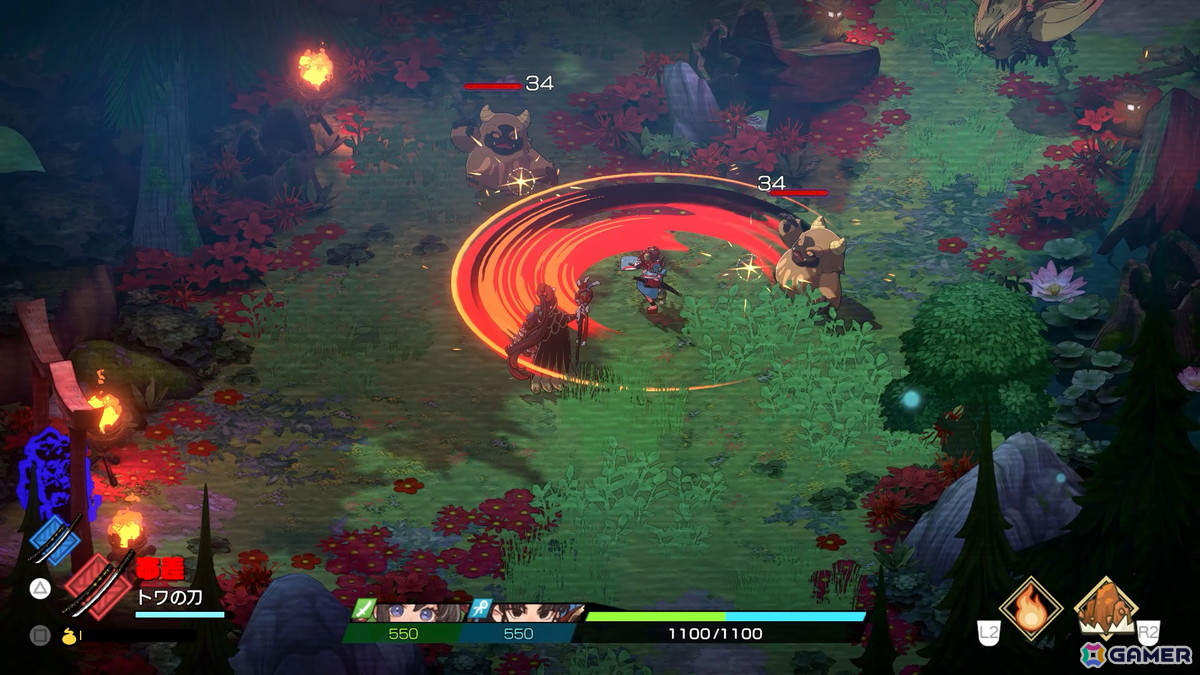
Task: Select the blue katana weapon slot
Action: pos(55,538)
